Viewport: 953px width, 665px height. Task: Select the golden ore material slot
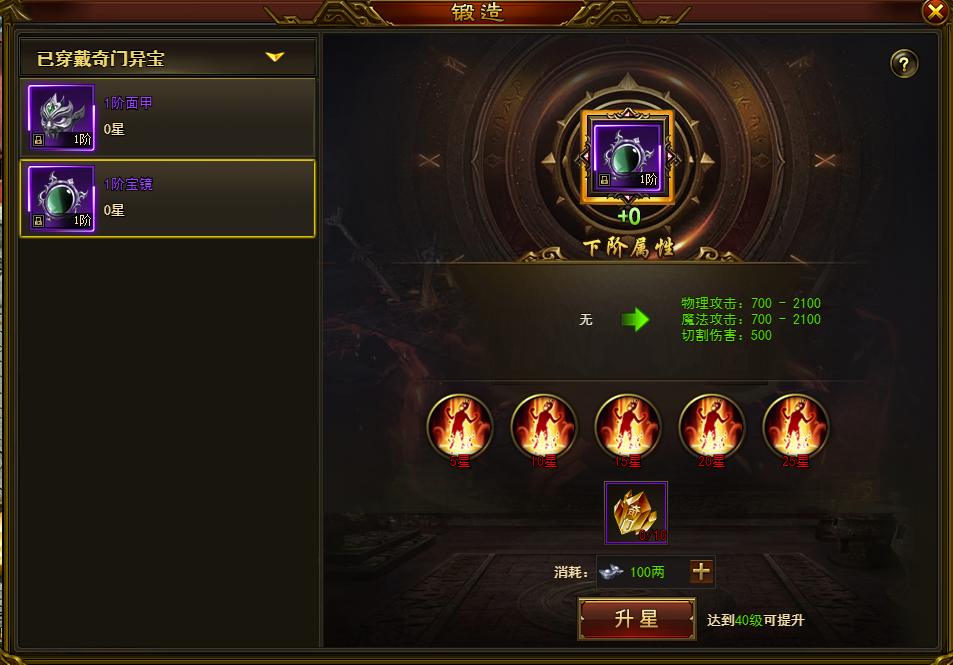636,512
